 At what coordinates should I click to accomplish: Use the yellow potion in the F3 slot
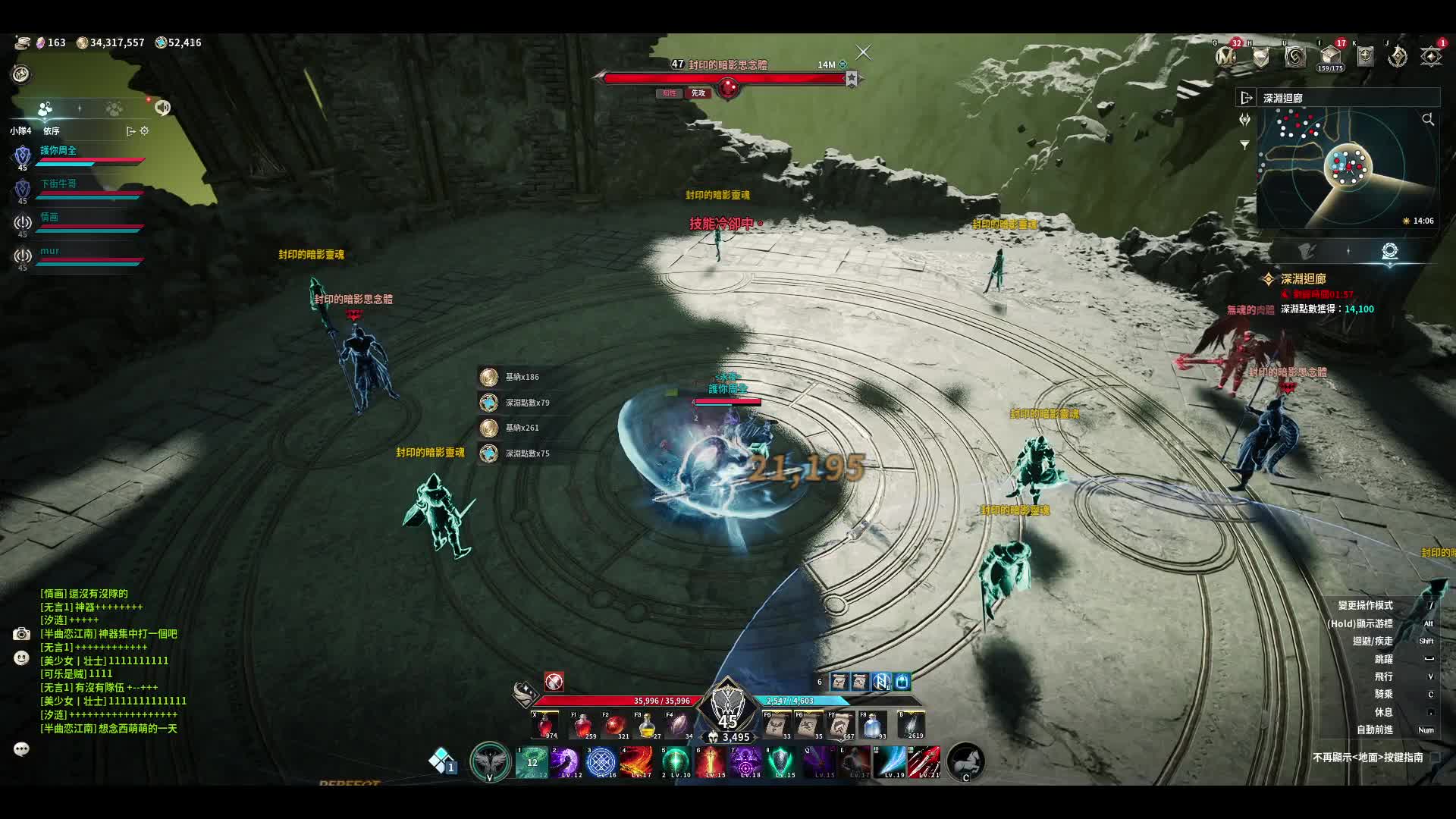(x=646, y=726)
